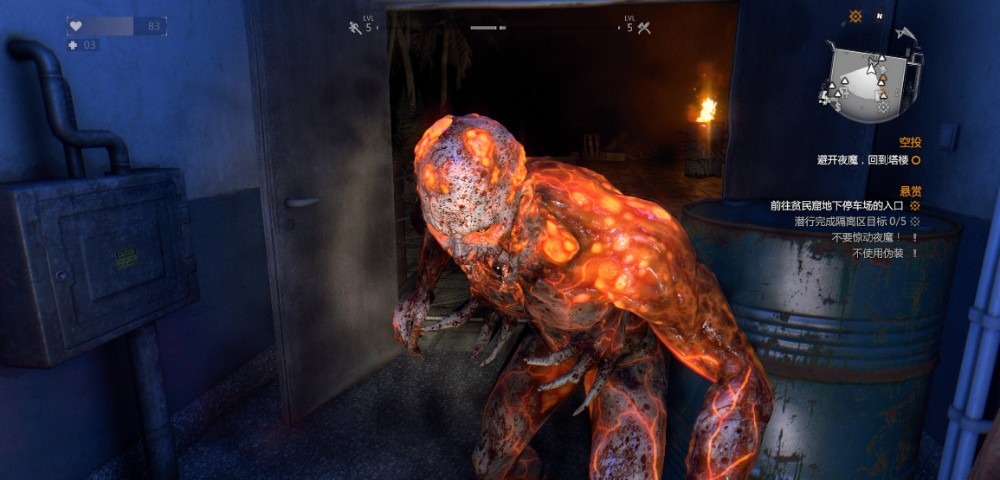Select the 悬赏 bounty header

[910, 190]
